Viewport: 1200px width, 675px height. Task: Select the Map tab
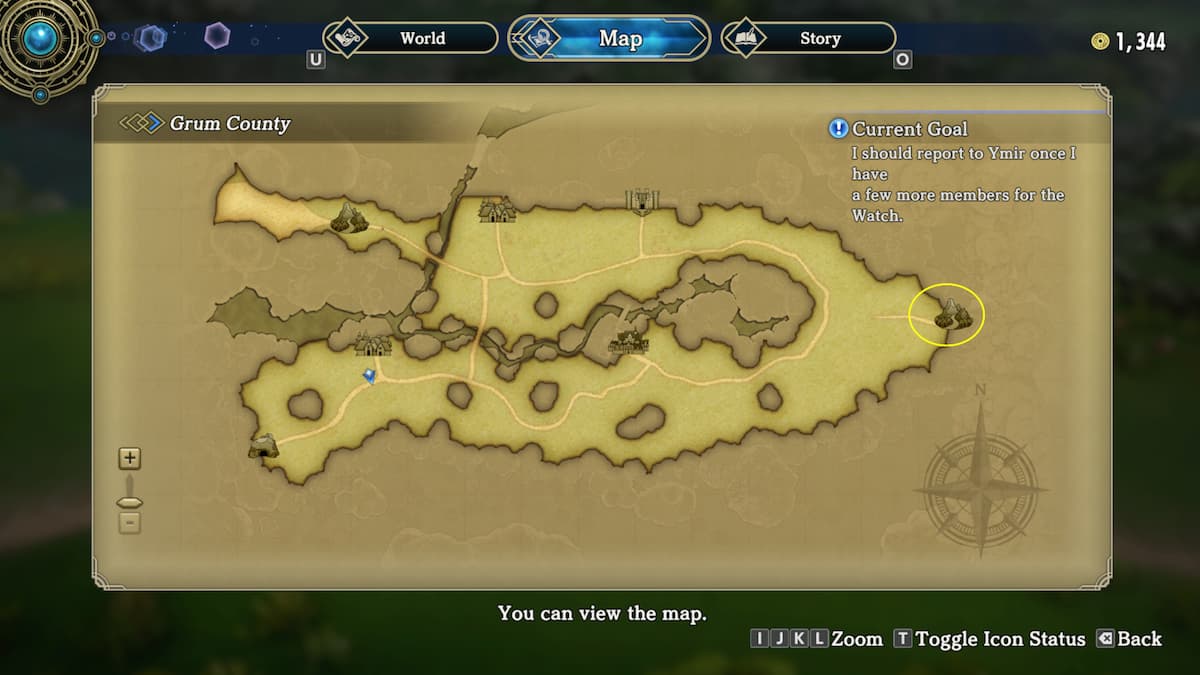point(609,39)
